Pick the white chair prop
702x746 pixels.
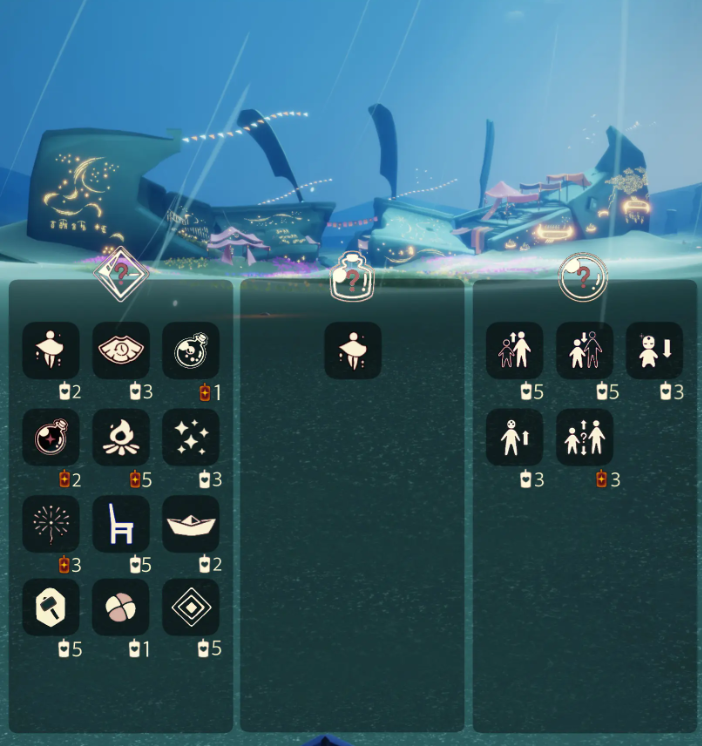click(x=121, y=523)
